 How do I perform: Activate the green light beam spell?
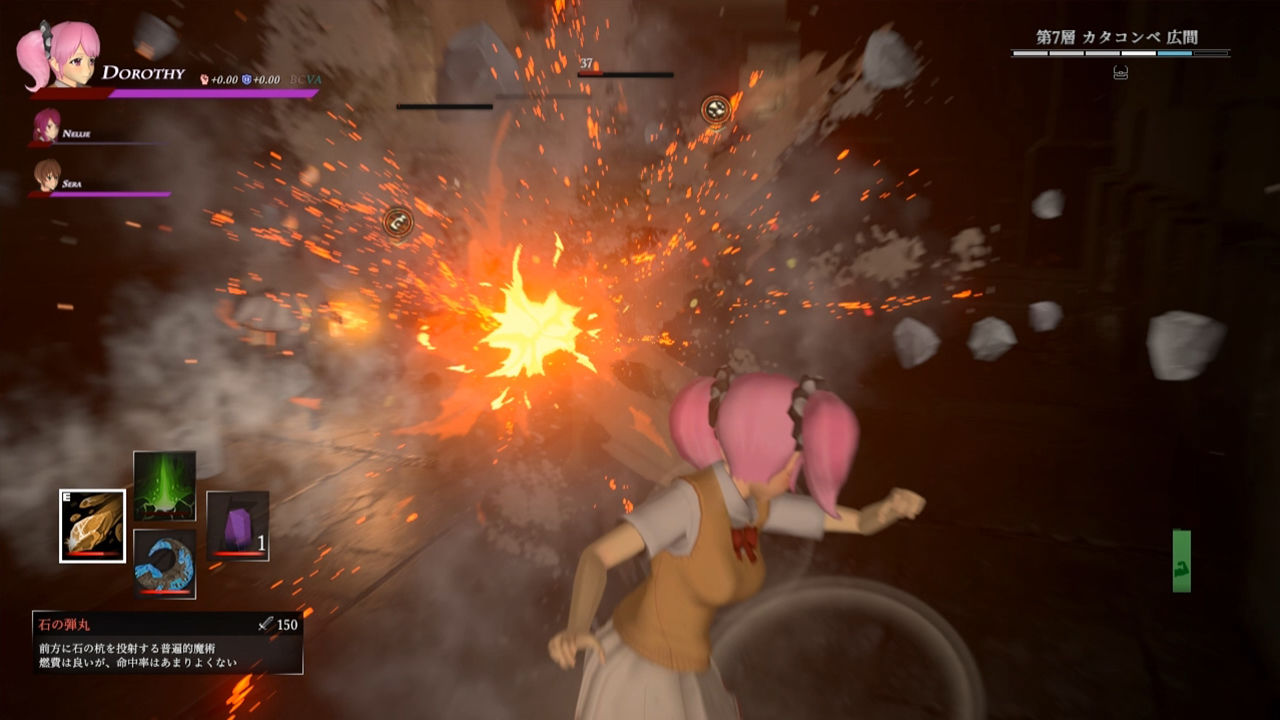(x=164, y=485)
